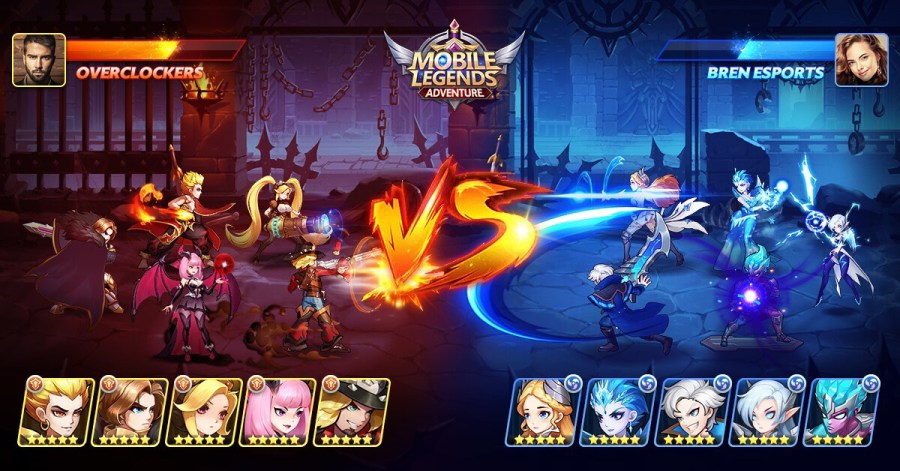Select the cowboy hat hero portrait
This screenshot has height=471, width=900.
(351, 411)
